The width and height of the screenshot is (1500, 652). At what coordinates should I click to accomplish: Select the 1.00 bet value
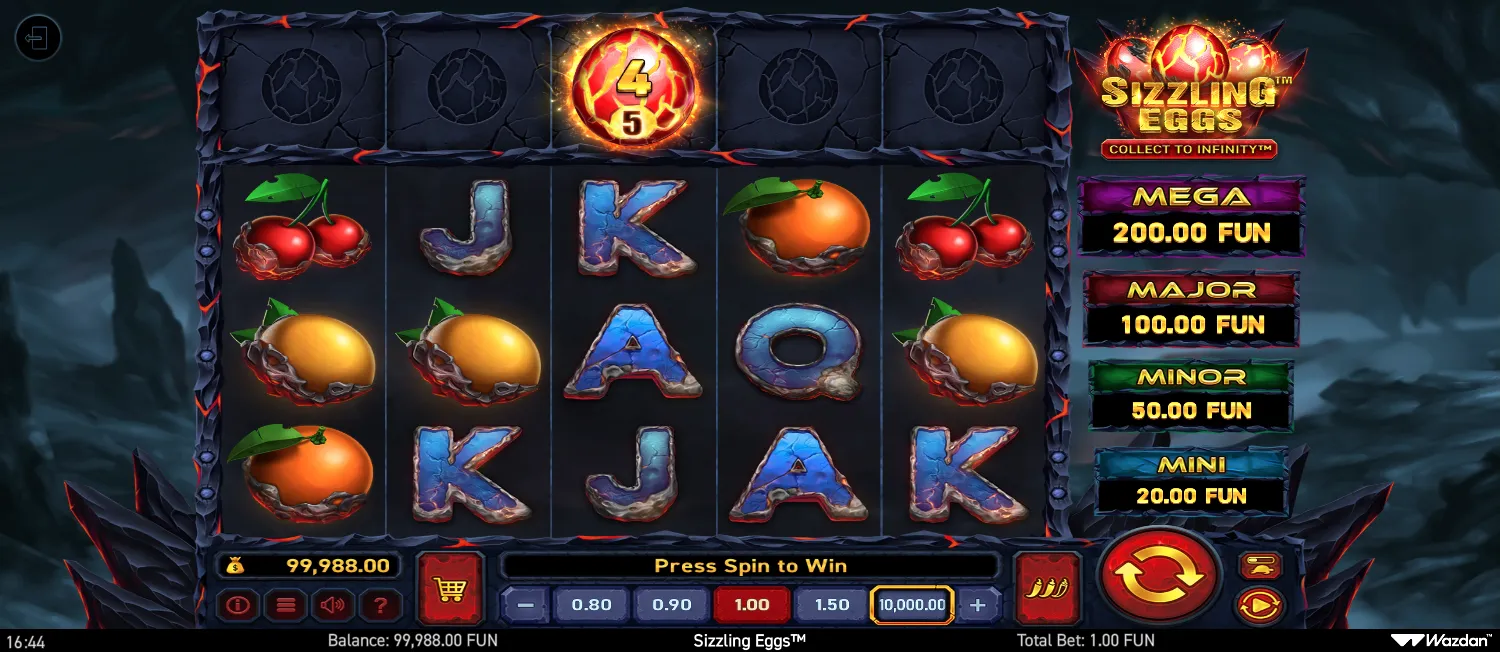coord(751,605)
